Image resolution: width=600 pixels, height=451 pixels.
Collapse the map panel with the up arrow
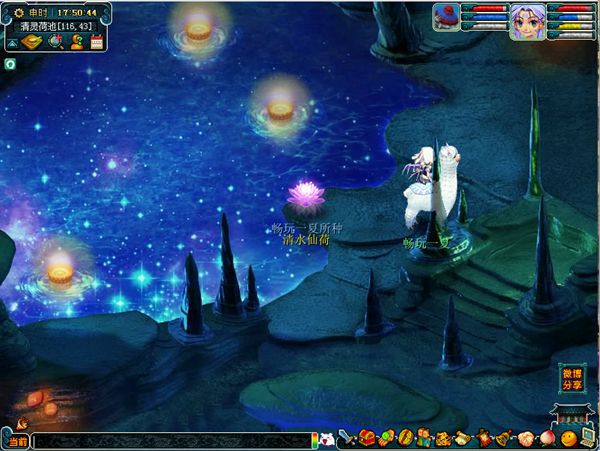(x=12, y=44)
